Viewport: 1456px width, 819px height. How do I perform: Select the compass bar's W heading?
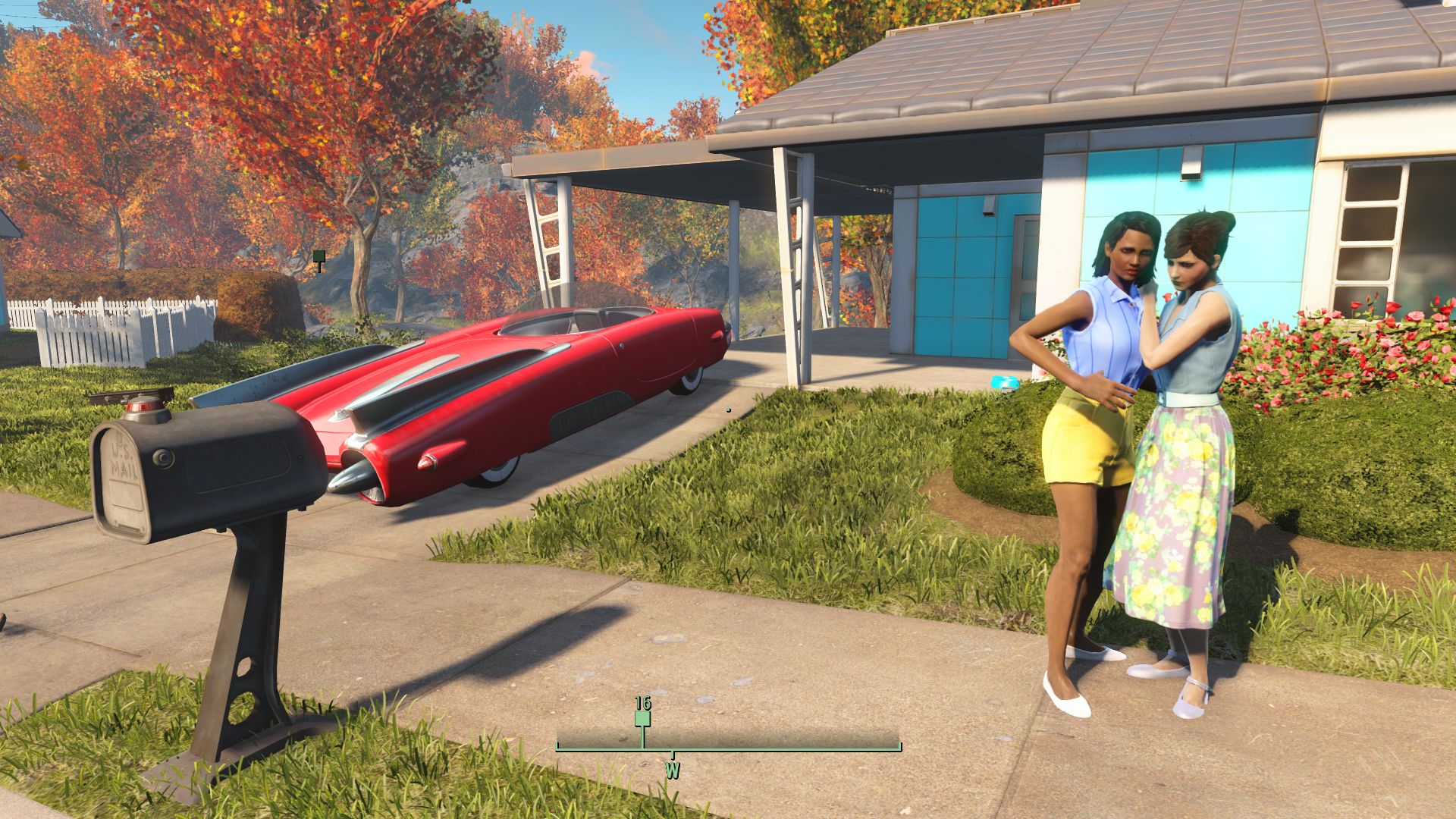[672, 770]
